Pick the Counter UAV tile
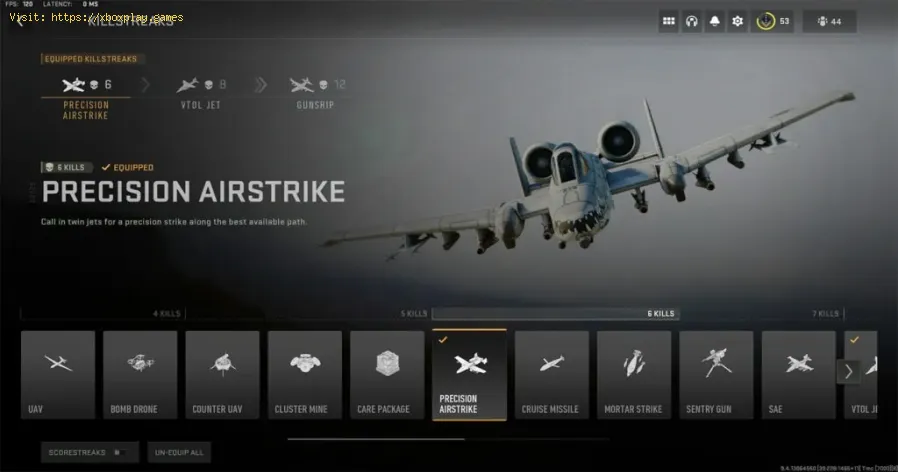Image resolution: width=898 pixels, height=472 pixels. 222,374
